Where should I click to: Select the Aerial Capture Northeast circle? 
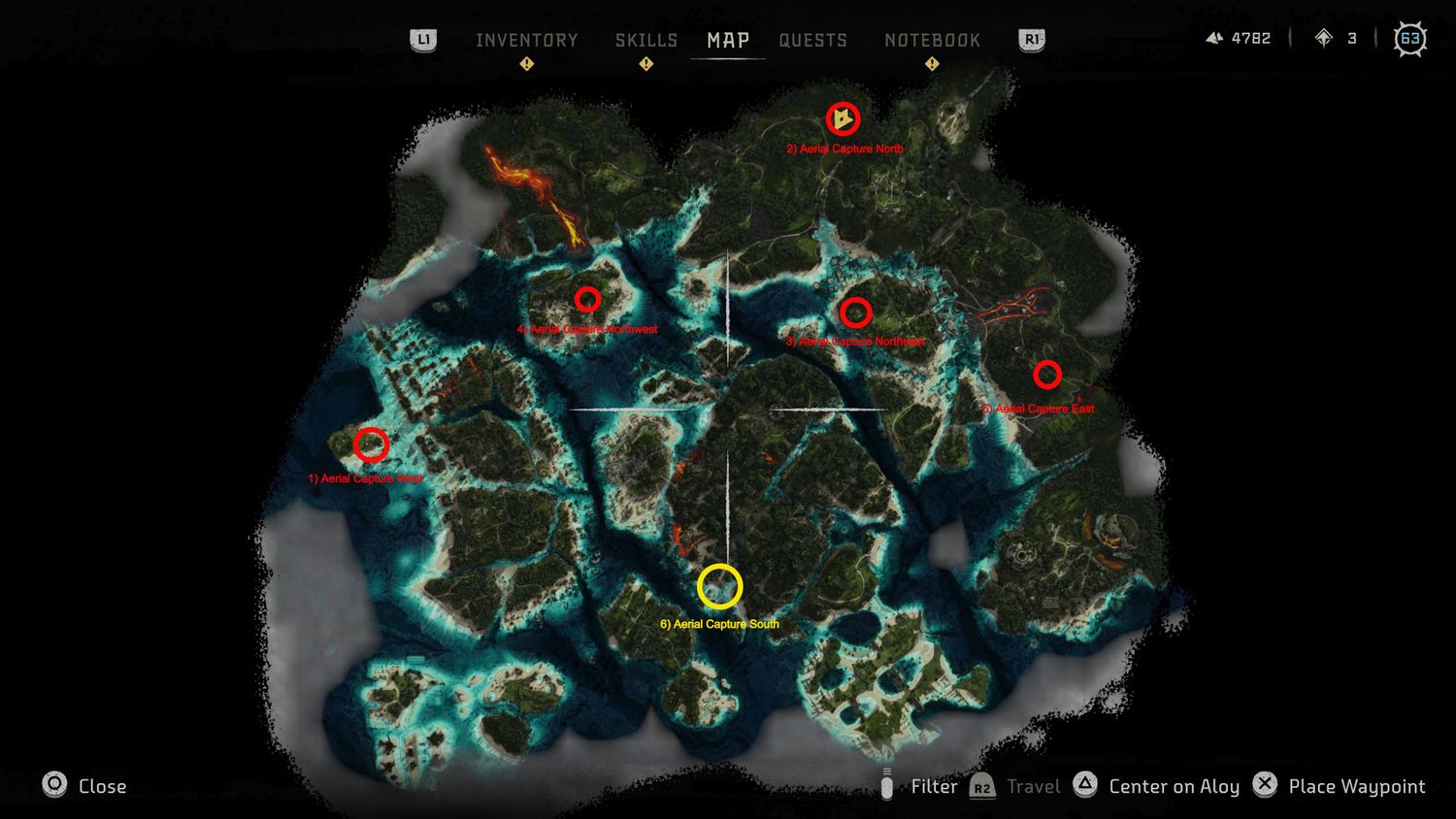pos(855,312)
